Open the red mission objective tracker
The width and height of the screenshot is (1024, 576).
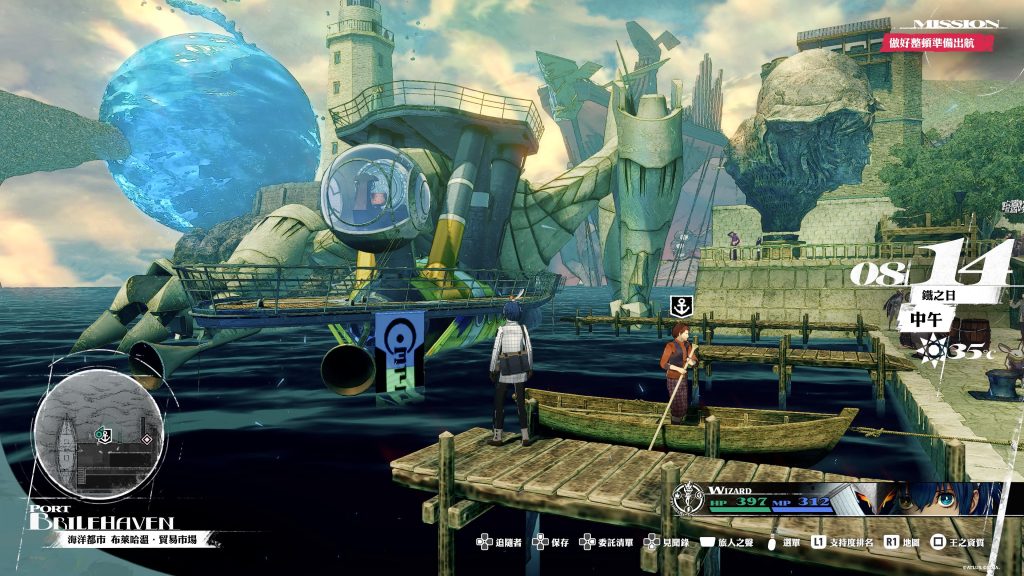click(939, 43)
